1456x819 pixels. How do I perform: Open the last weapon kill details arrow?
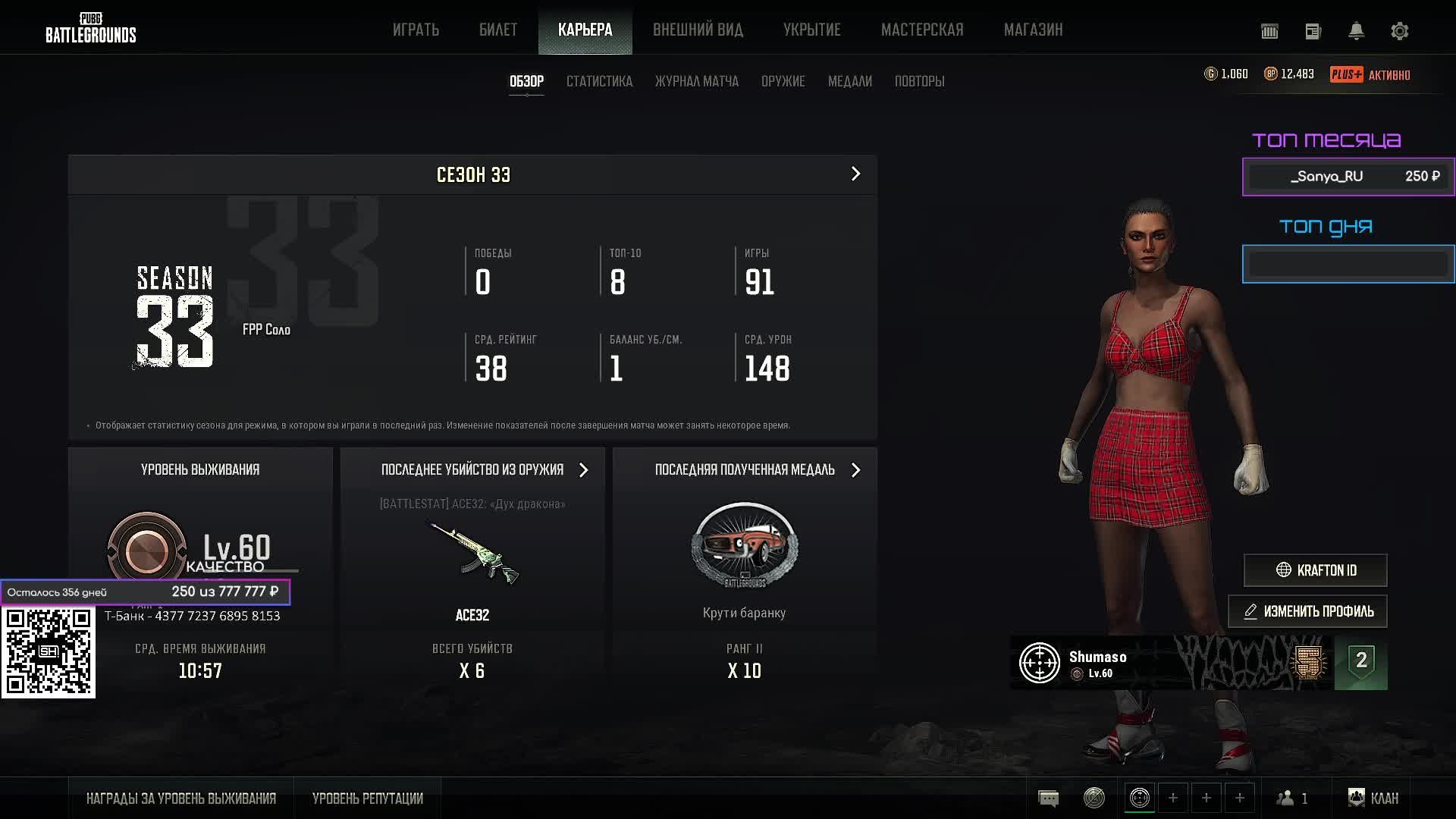(x=583, y=470)
